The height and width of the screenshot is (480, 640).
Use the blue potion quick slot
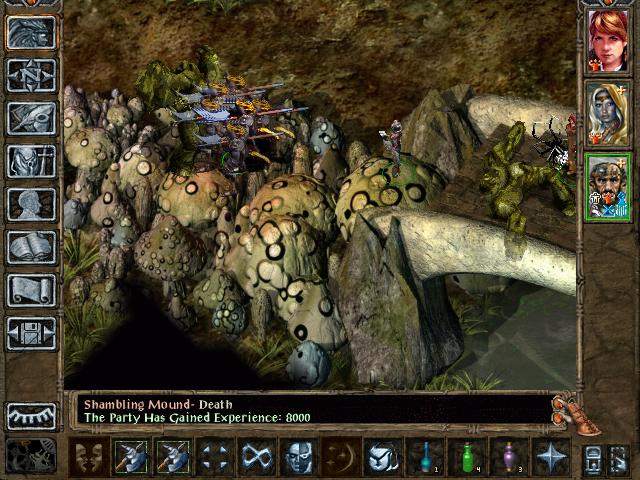425,457
